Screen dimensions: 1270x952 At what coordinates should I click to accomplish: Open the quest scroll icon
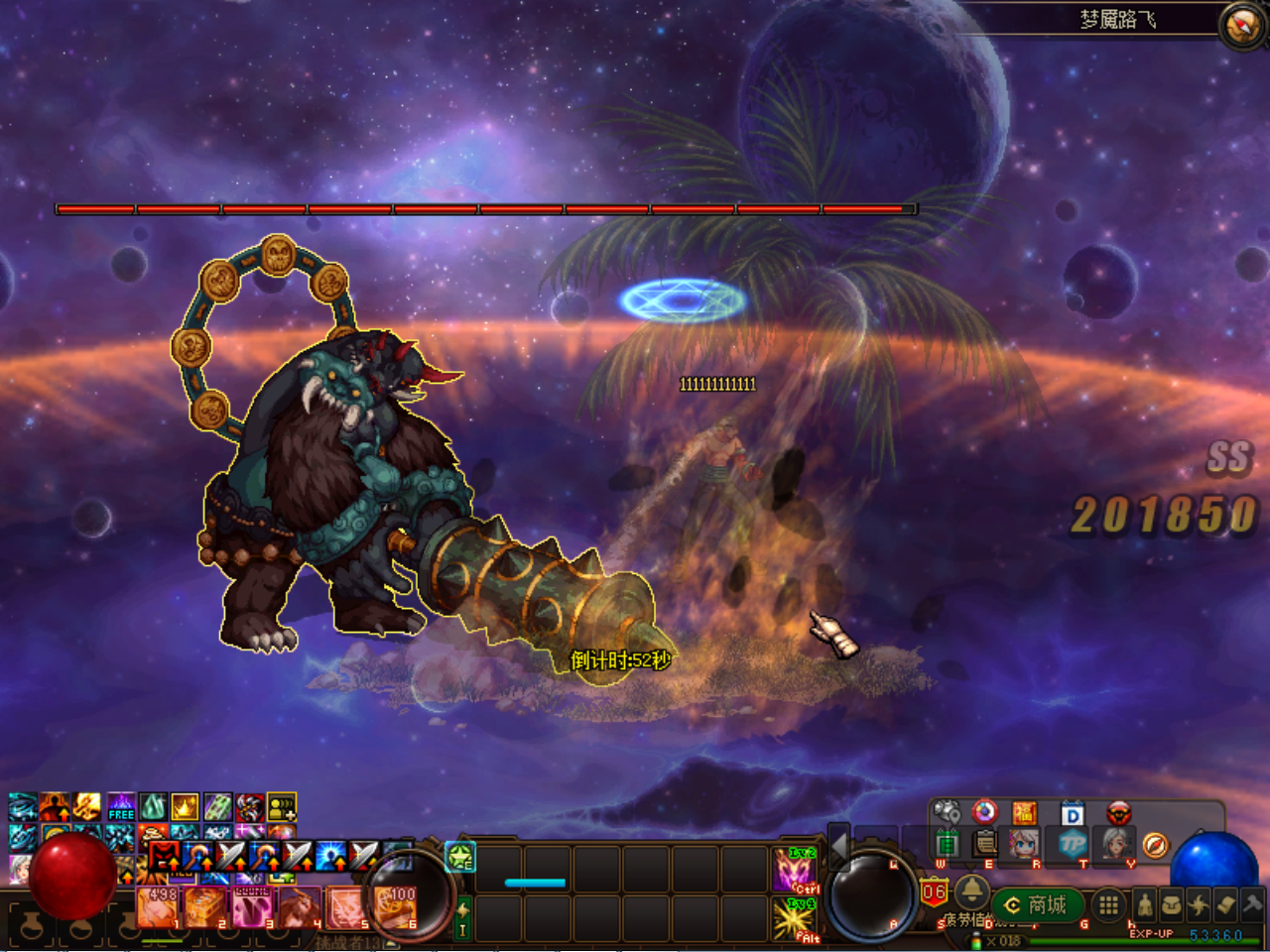point(1225,904)
